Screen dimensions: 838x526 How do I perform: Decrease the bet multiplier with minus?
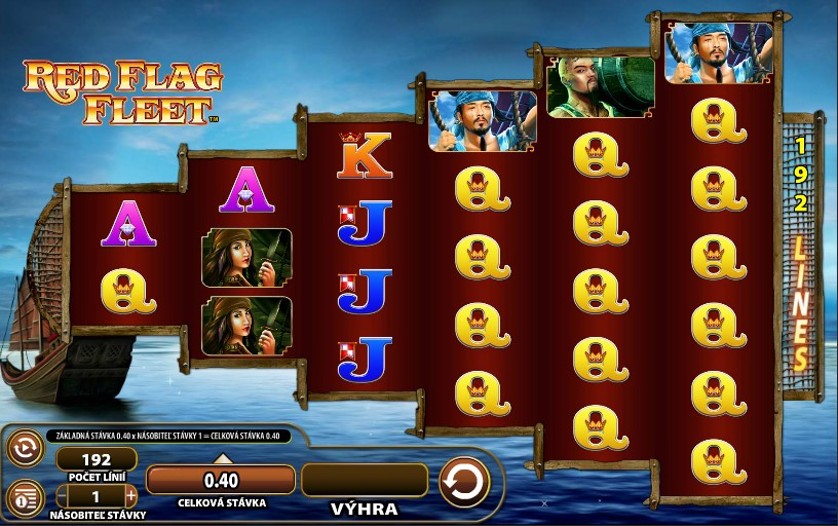point(61,495)
